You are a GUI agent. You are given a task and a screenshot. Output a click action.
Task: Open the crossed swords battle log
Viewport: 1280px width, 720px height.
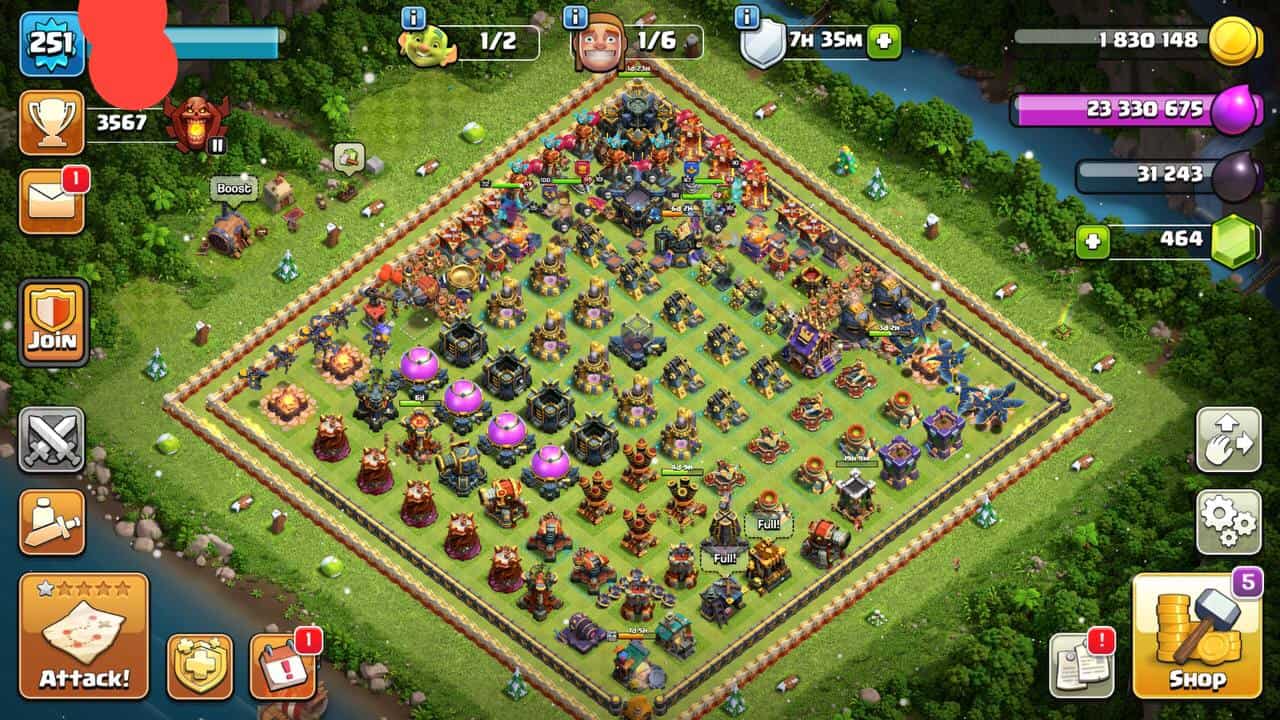point(52,440)
